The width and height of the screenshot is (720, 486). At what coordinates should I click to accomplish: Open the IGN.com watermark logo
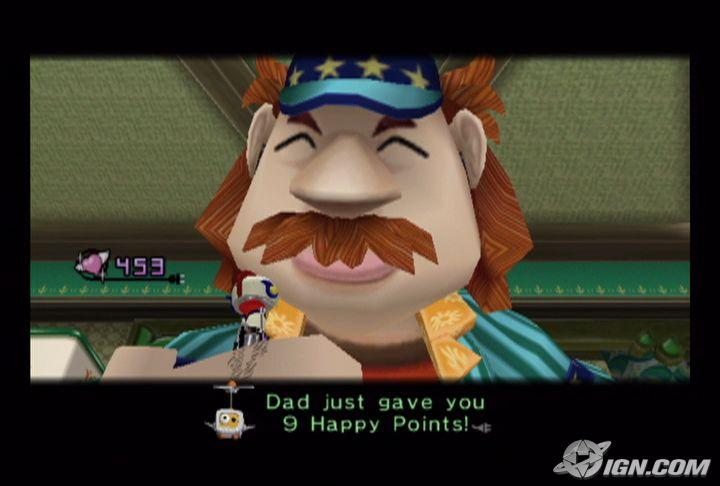click(x=632, y=460)
